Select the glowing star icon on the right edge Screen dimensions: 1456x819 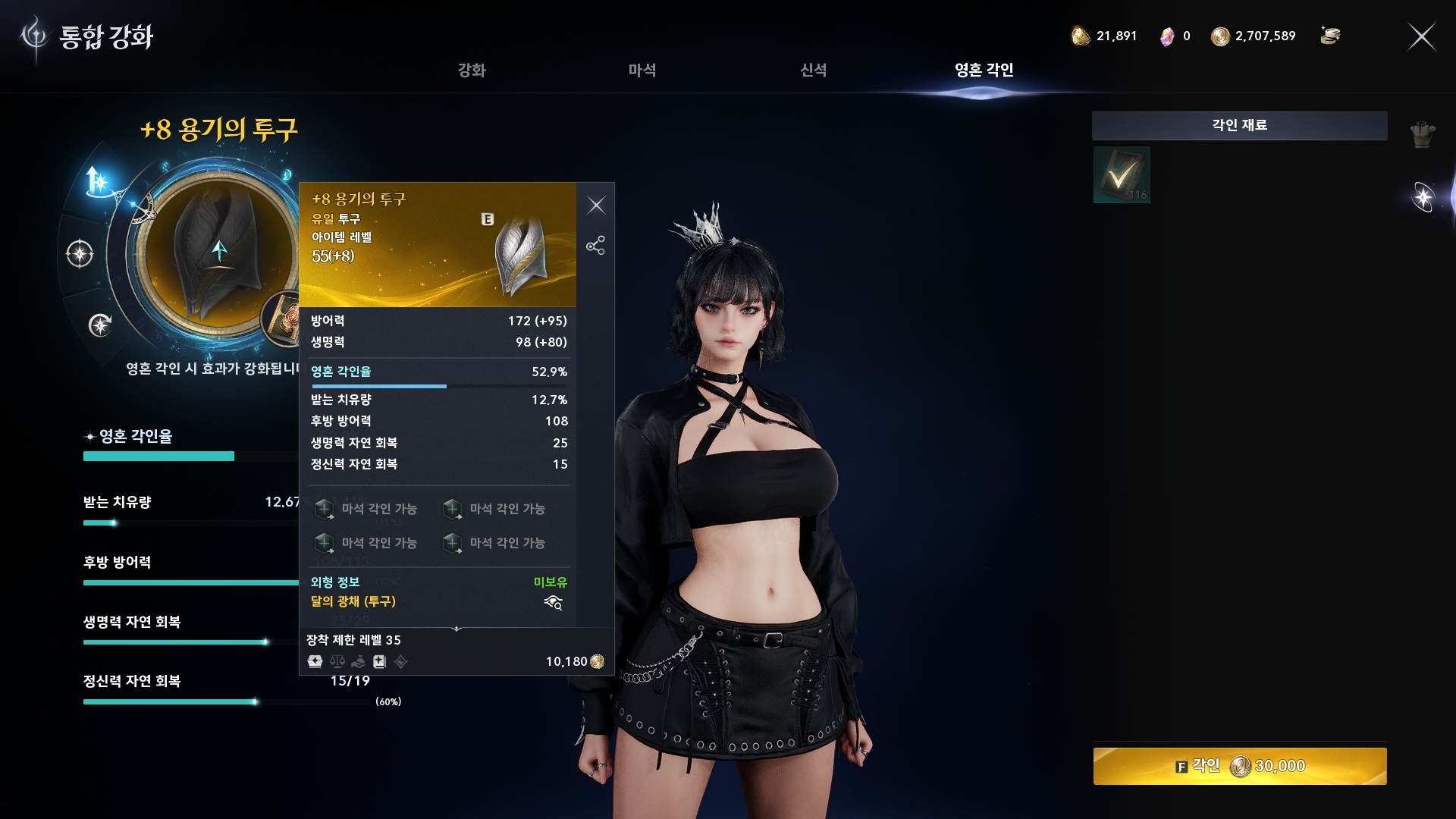1423,197
